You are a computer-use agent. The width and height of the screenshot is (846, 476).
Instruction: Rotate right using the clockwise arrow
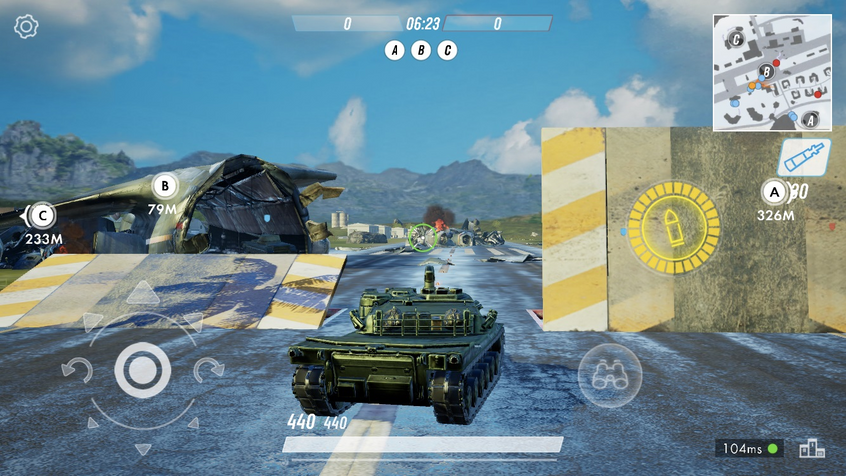click(x=209, y=371)
